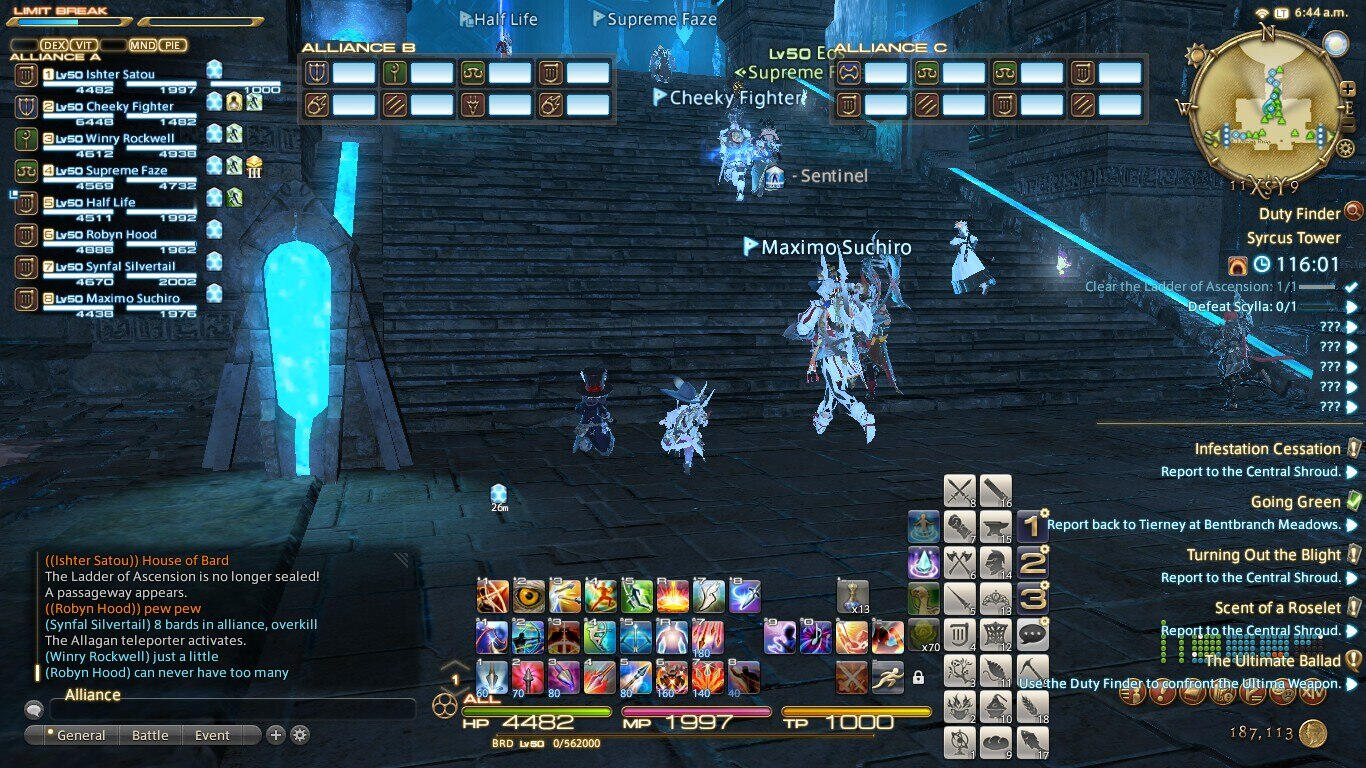The image size is (1366, 768).
Task: Open Duty Finder magnifier icon
Action: 1354,212
